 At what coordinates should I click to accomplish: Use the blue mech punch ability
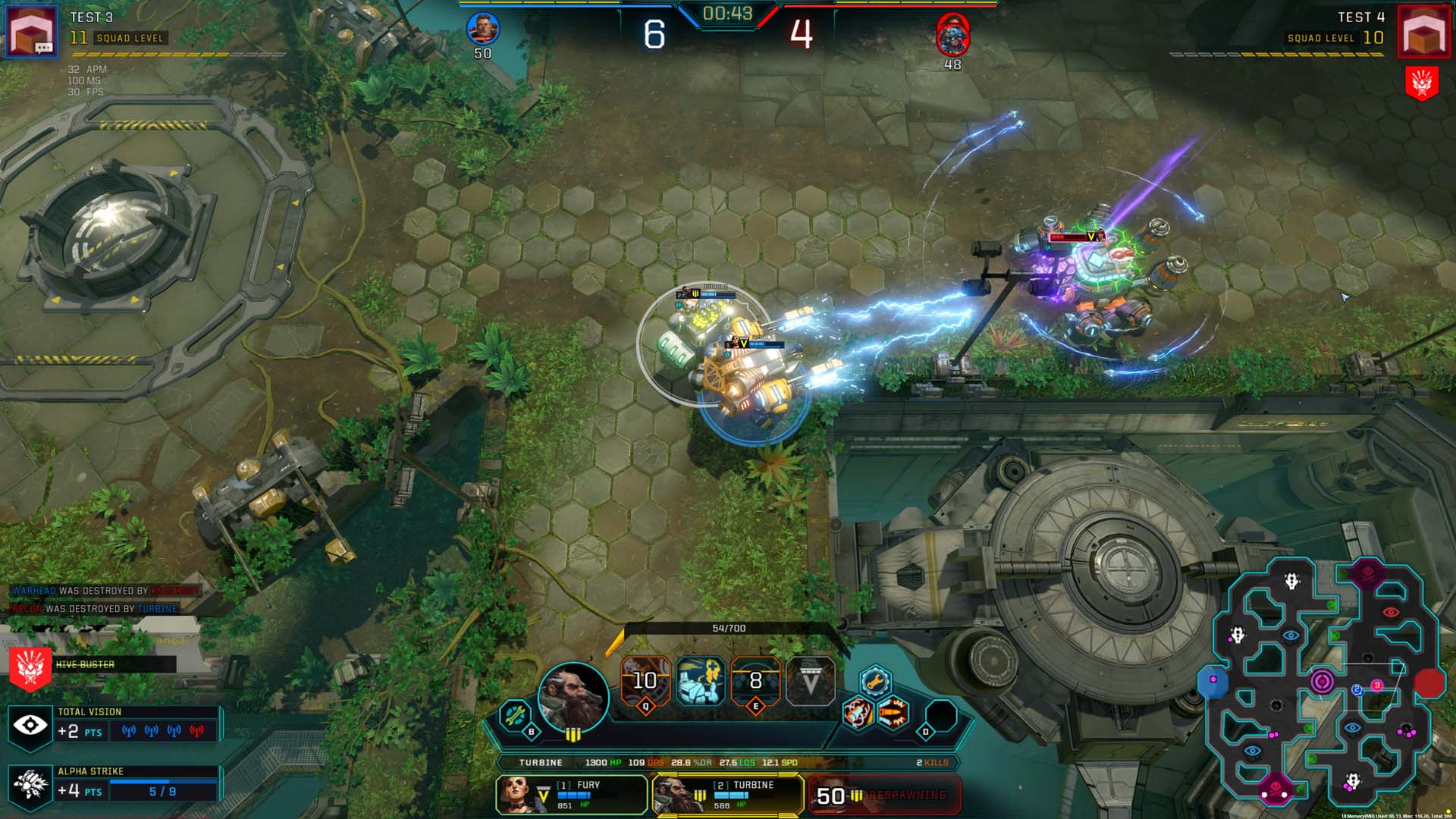point(700,680)
